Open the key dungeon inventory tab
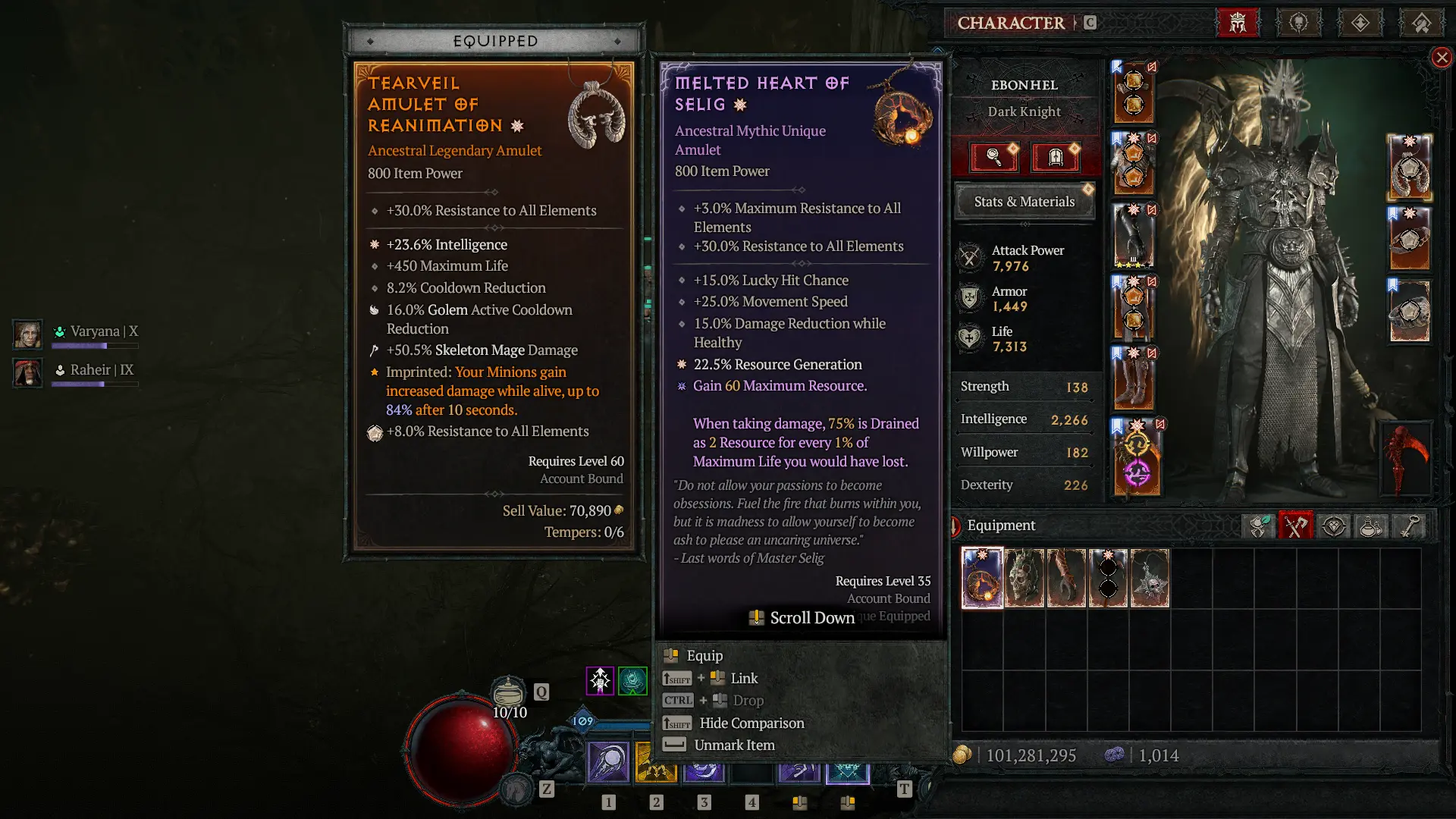The height and width of the screenshot is (819, 1456). (1409, 526)
